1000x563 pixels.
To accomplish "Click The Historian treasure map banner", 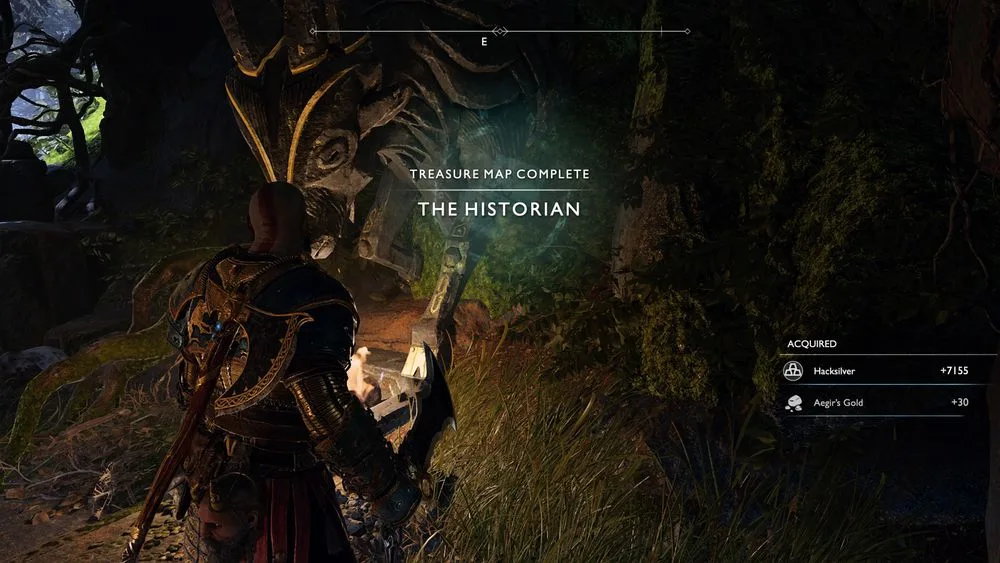I will [499, 209].
